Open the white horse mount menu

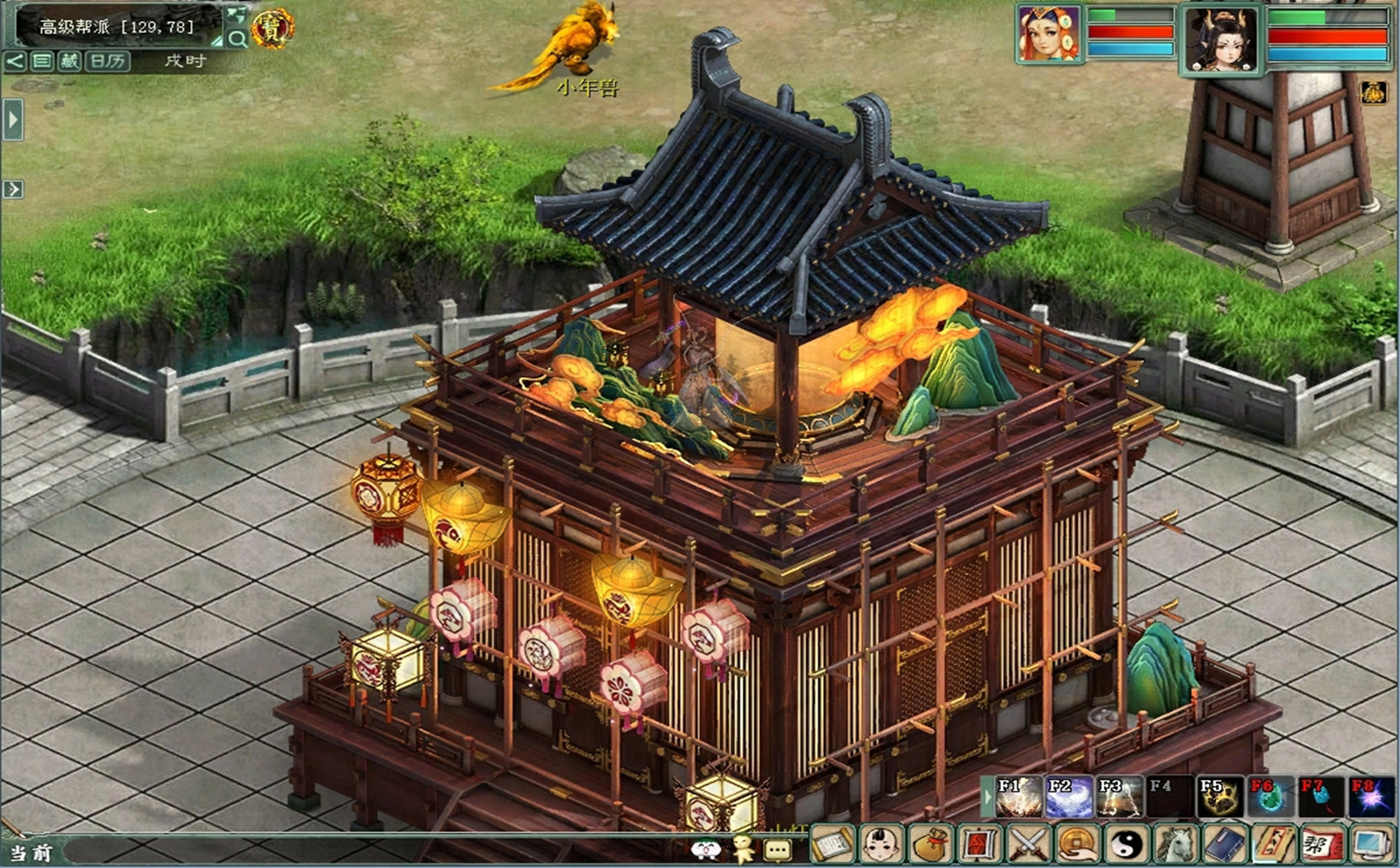pyautogui.click(x=1175, y=844)
